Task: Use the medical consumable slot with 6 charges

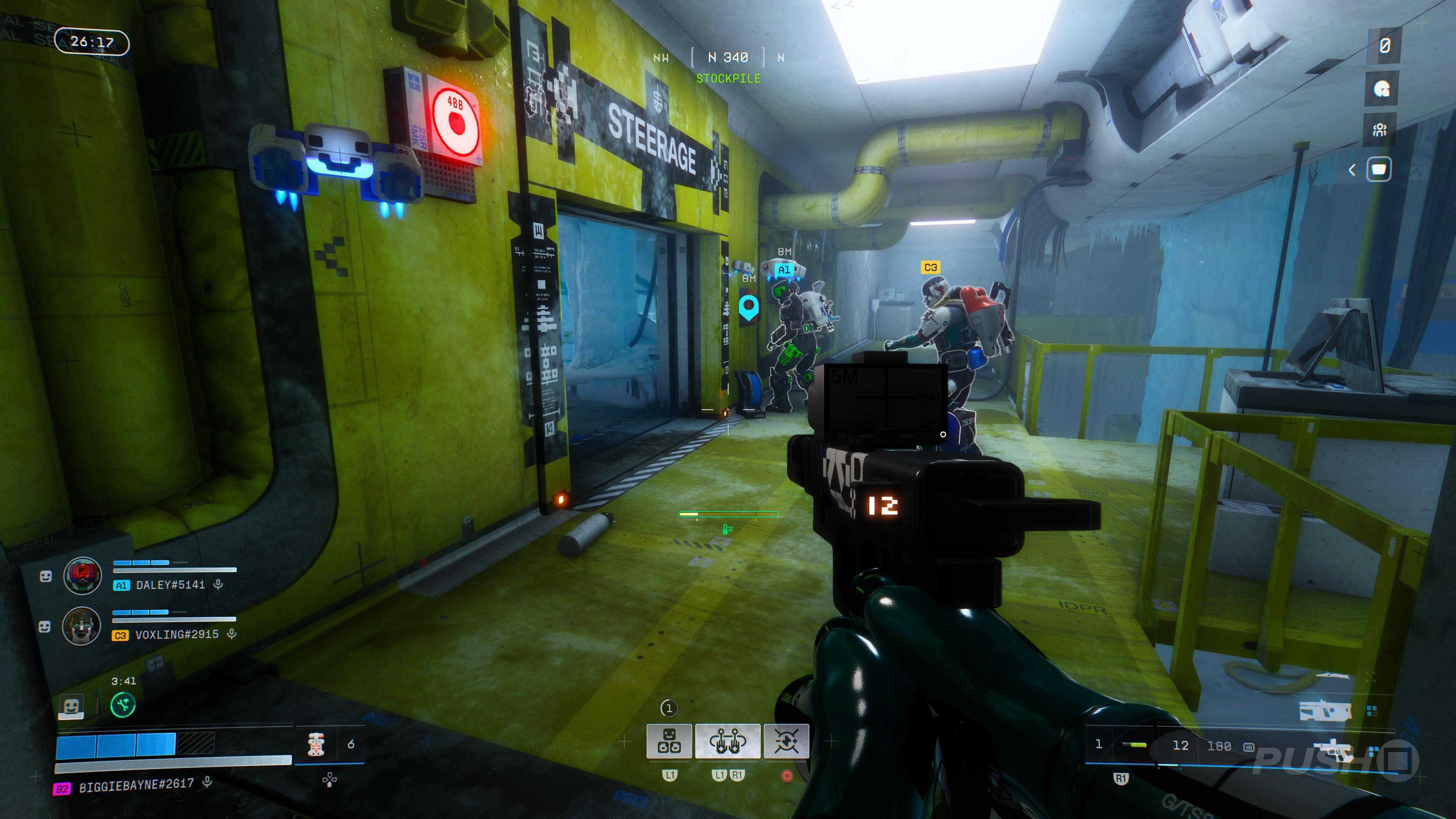Action: coord(317,744)
